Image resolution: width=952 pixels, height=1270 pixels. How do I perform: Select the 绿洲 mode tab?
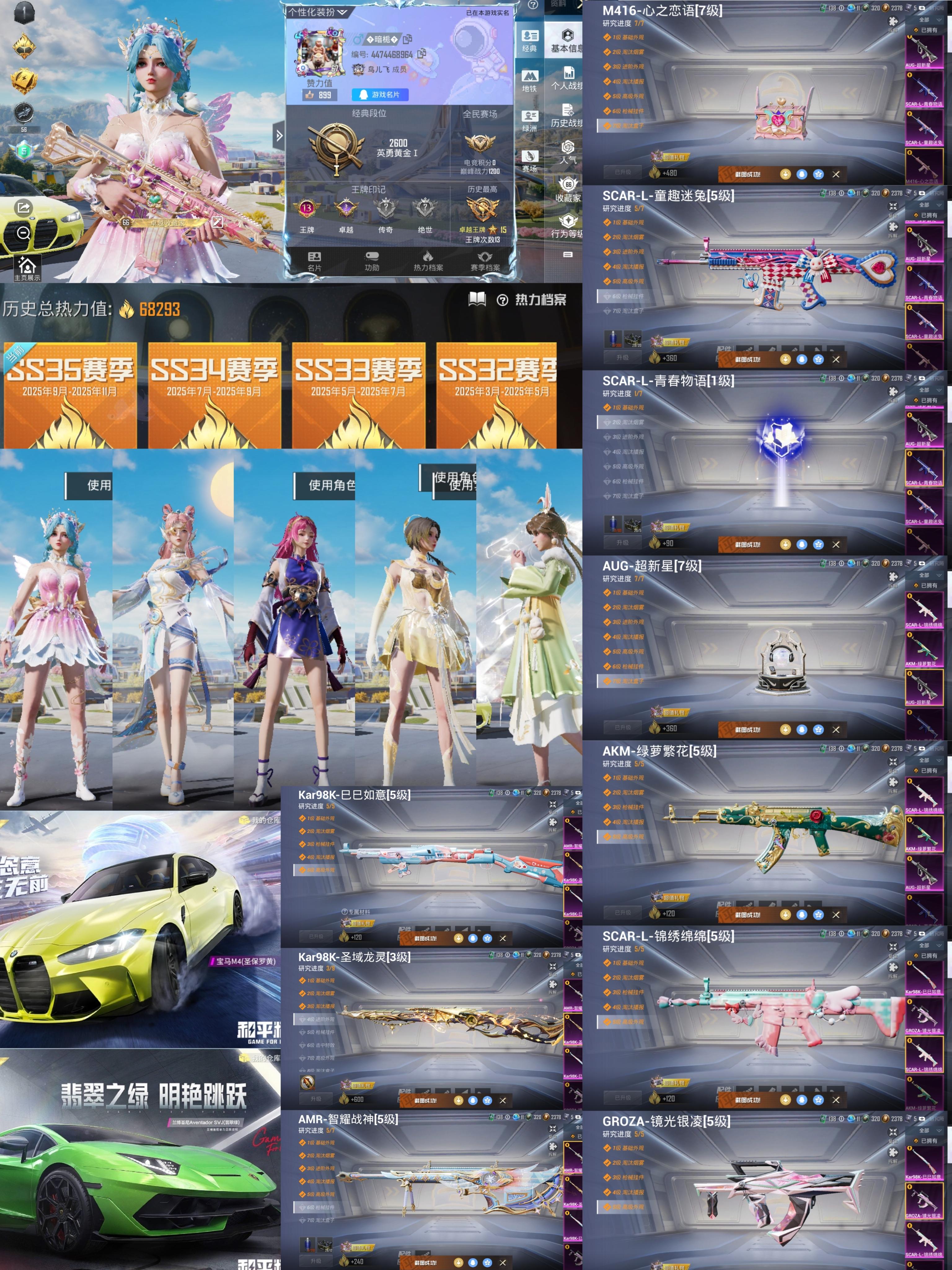pos(529,121)
